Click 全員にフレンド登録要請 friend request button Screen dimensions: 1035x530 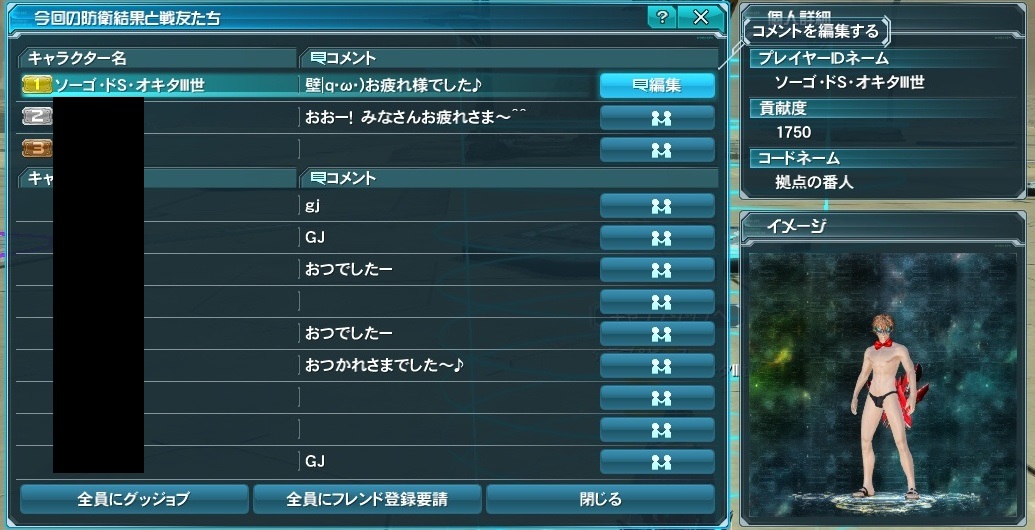coord(367,498)
